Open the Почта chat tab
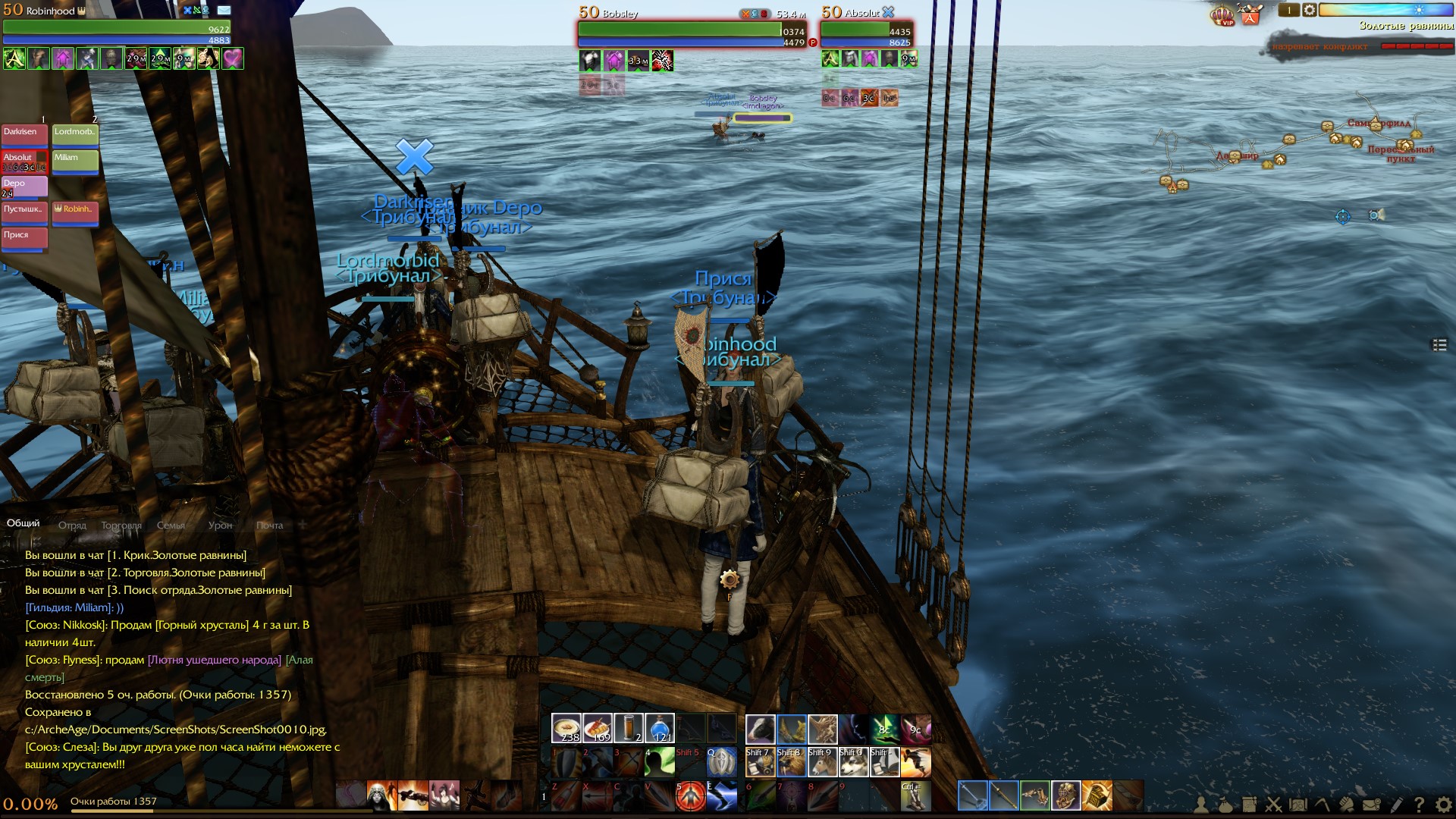Image resolution: width=1456 pixels, height=819 pixels. (x=269, y=525)
